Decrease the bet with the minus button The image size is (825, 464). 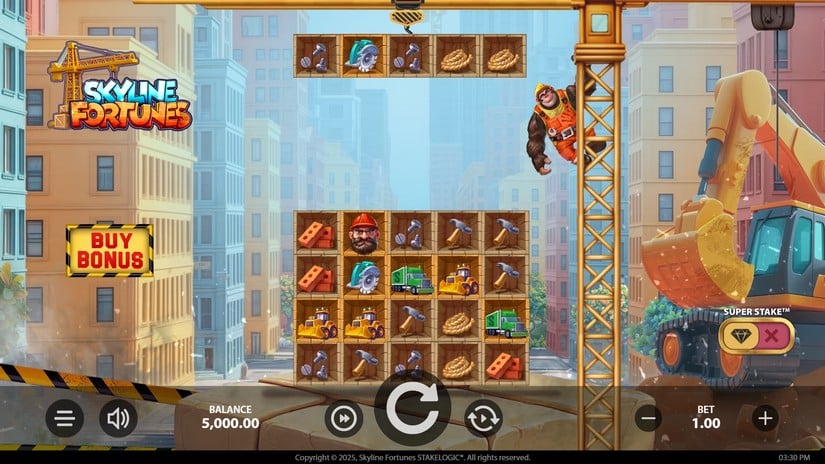(648, 418)
